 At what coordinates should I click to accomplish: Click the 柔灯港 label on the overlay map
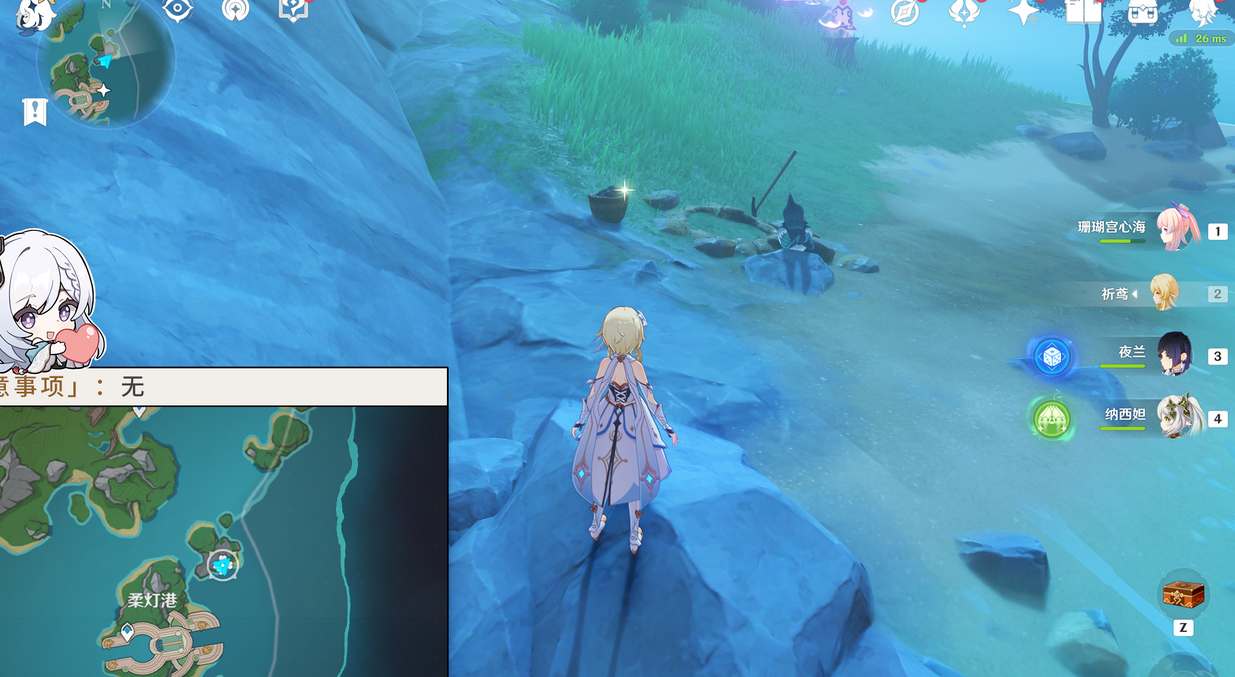click(x=152, y=600)
